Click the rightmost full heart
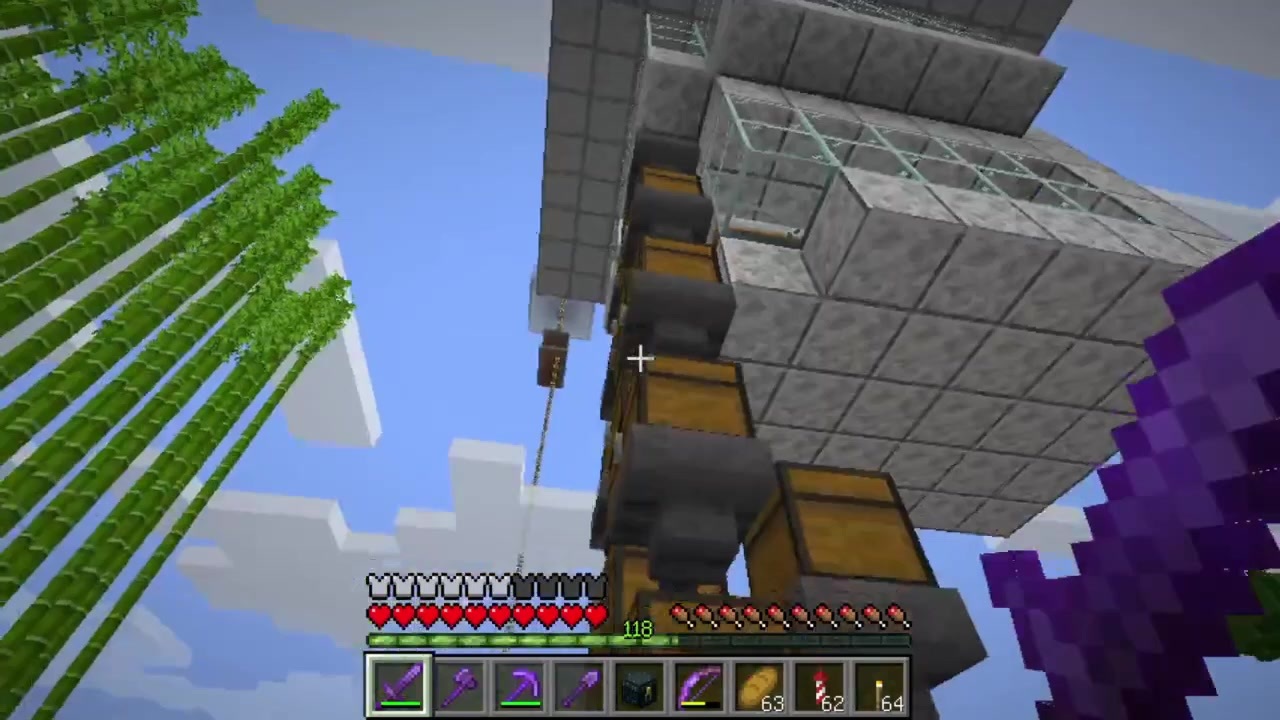The image size is (1280, 720). 598,615
